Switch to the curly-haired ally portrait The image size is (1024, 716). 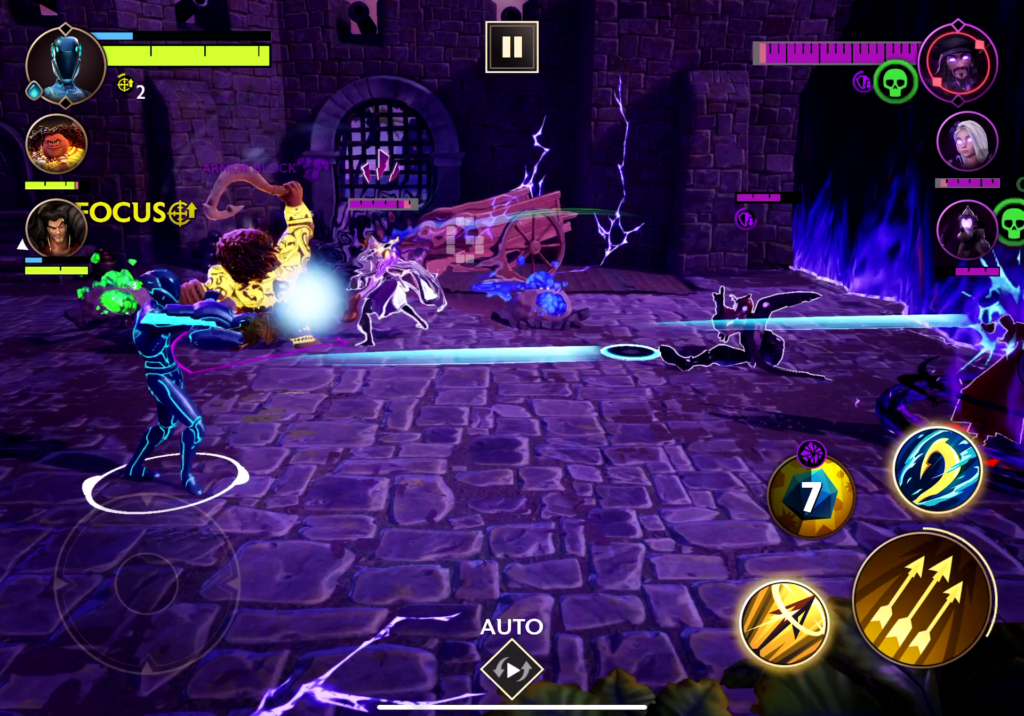56,145
